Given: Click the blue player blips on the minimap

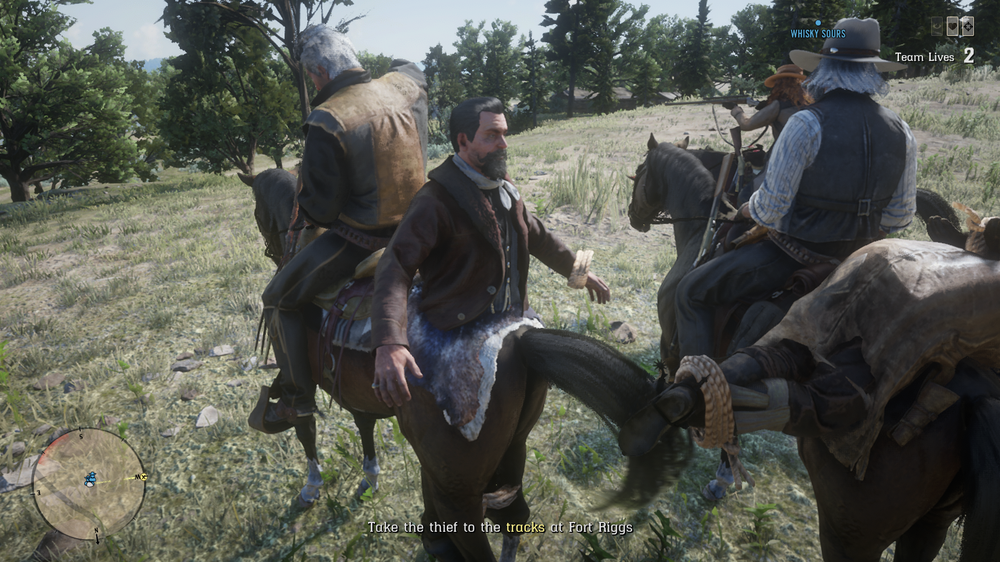Looking at the screenshot, I should tap(90, 479).
